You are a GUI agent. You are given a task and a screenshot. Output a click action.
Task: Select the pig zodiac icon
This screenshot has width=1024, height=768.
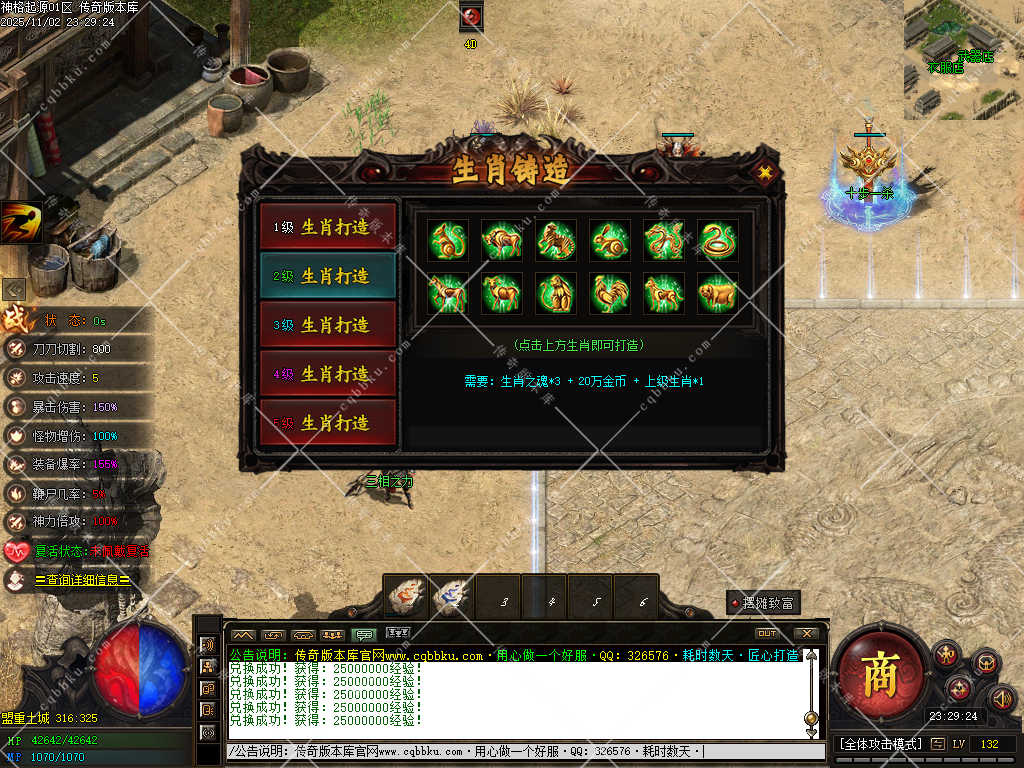(x=718, y=294)
